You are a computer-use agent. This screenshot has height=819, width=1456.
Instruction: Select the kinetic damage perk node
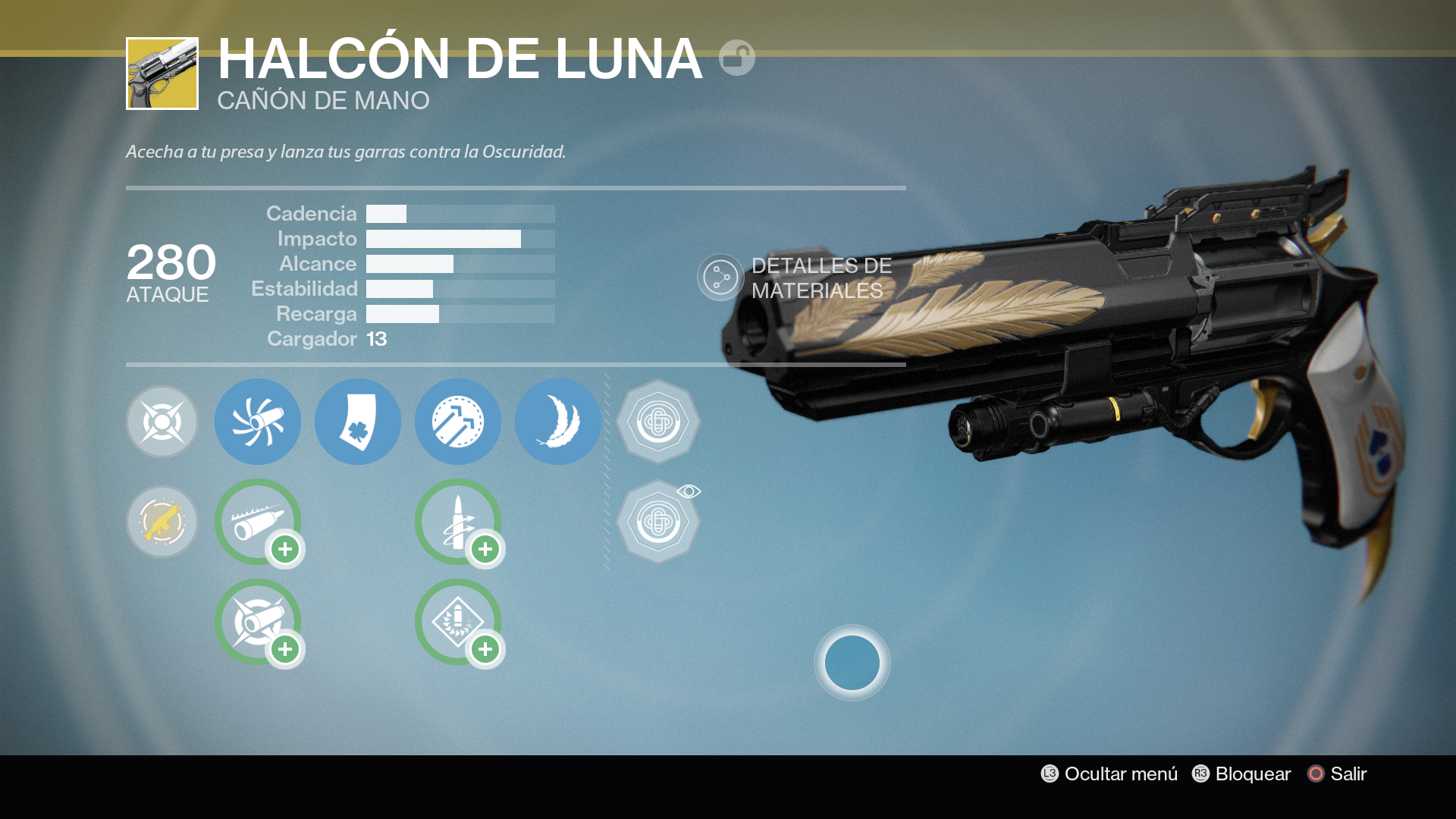click(162, 422)
